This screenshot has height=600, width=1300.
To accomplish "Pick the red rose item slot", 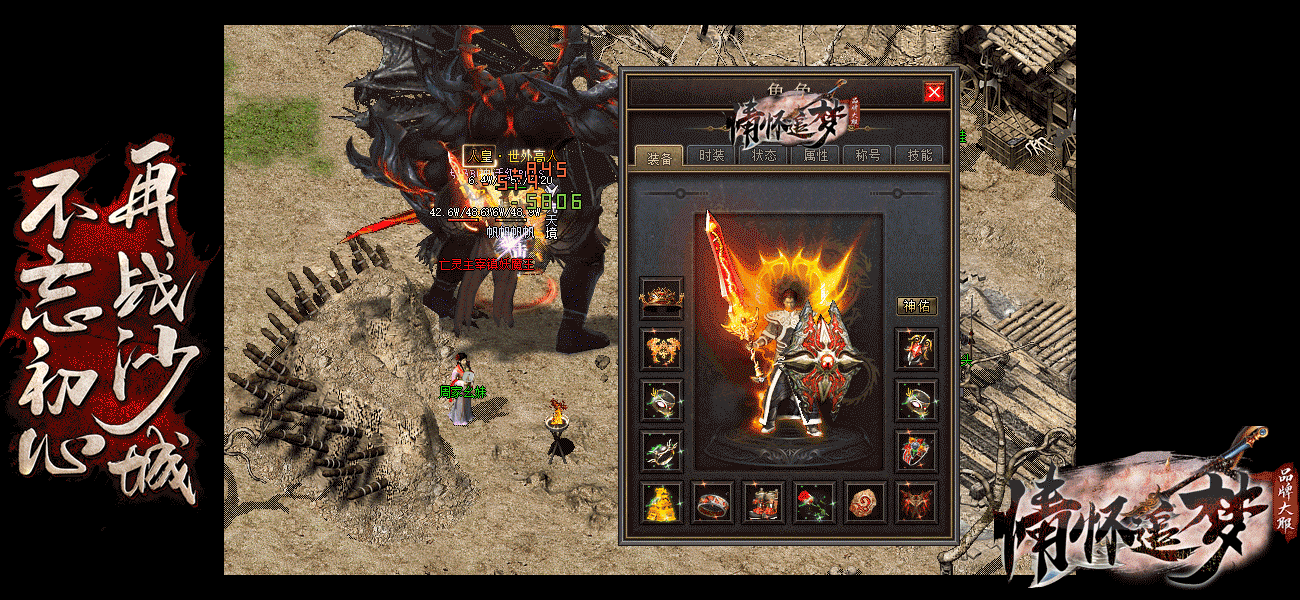I will tap(815, 502).
